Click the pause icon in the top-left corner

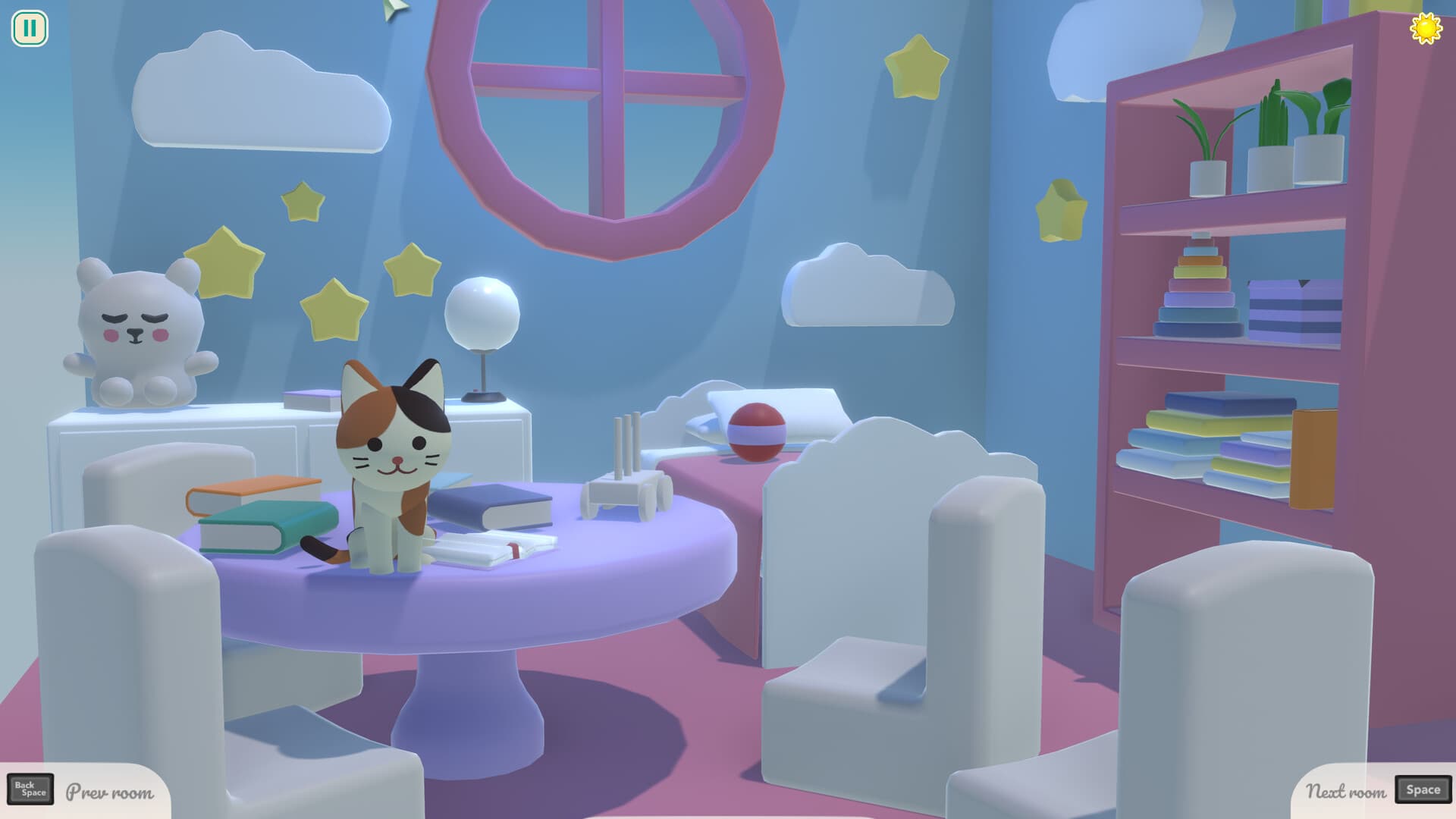29,29
